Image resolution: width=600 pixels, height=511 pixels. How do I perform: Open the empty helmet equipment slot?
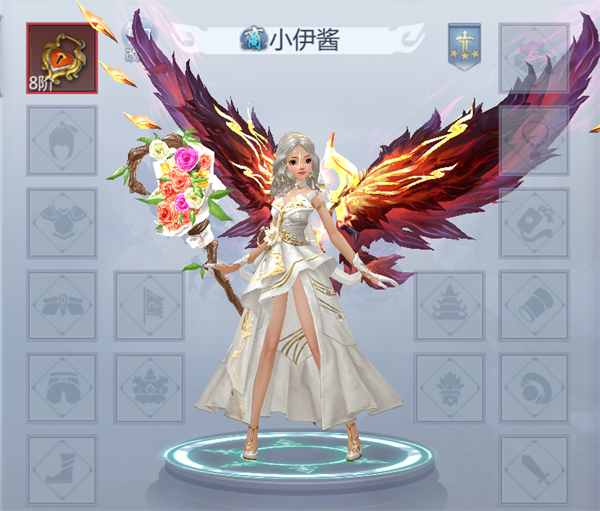[x=62, y=141]
